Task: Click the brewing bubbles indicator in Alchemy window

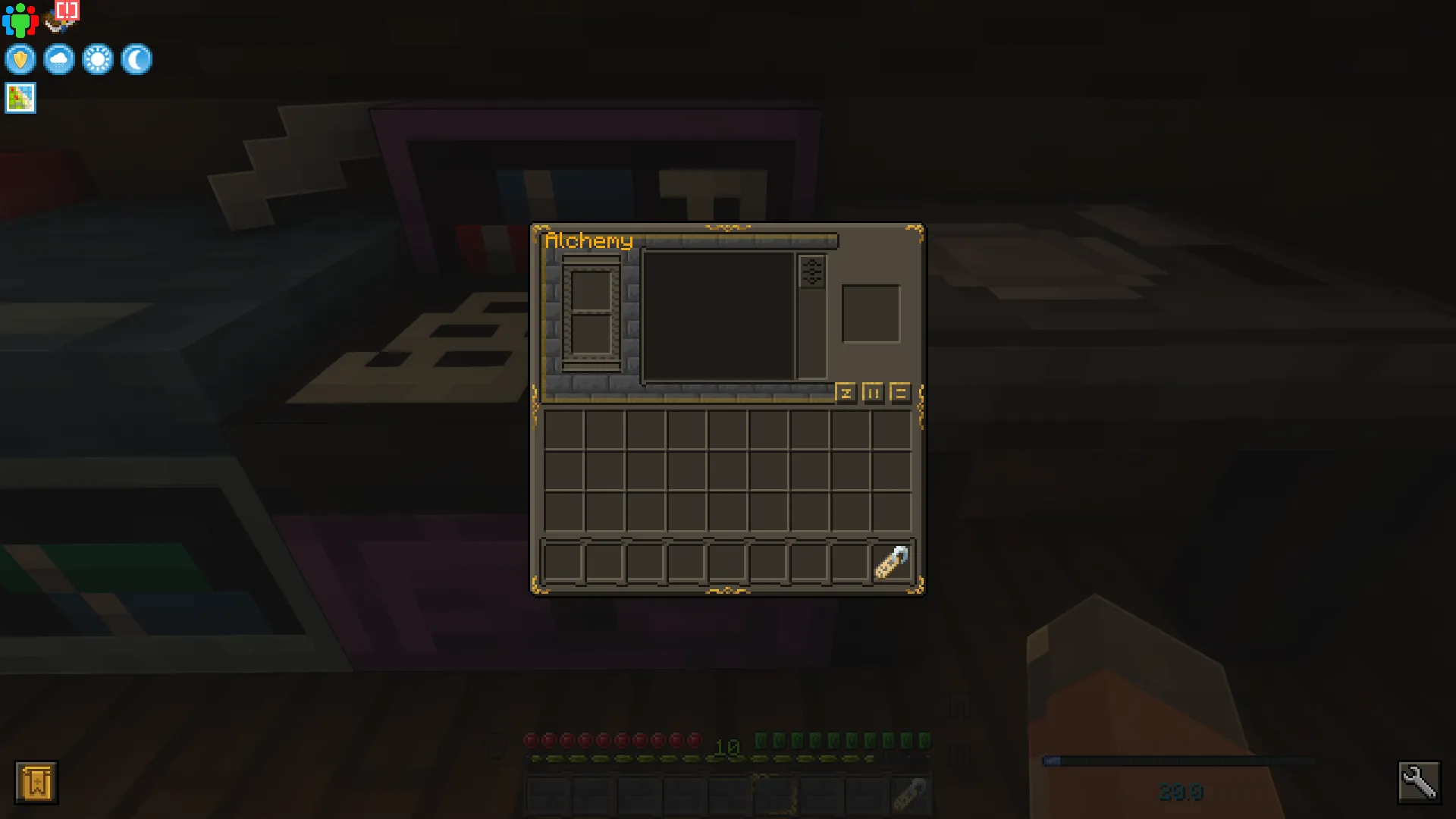Action: pos(813,271)
